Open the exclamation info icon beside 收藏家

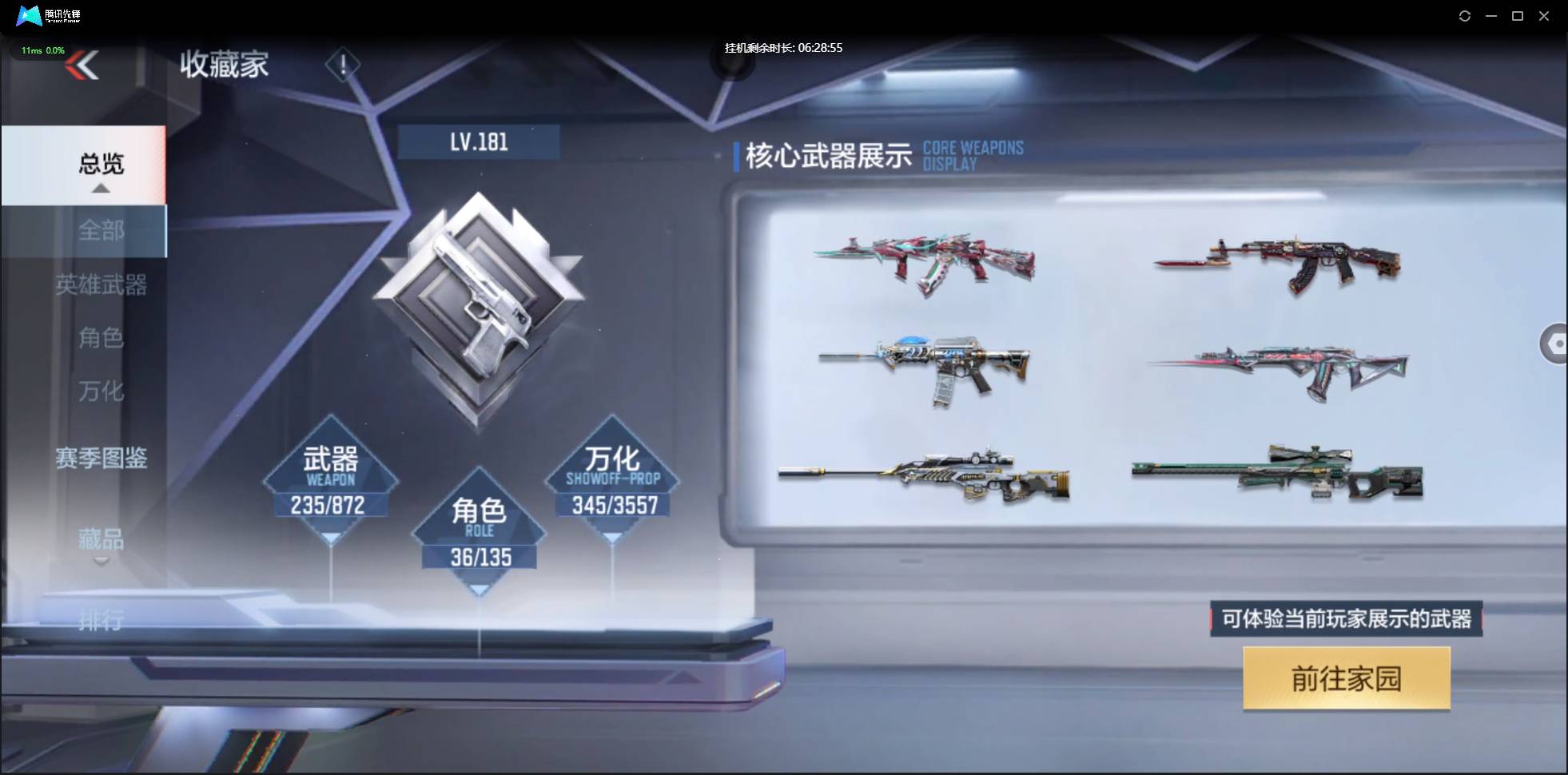click(x=344, y=65)
